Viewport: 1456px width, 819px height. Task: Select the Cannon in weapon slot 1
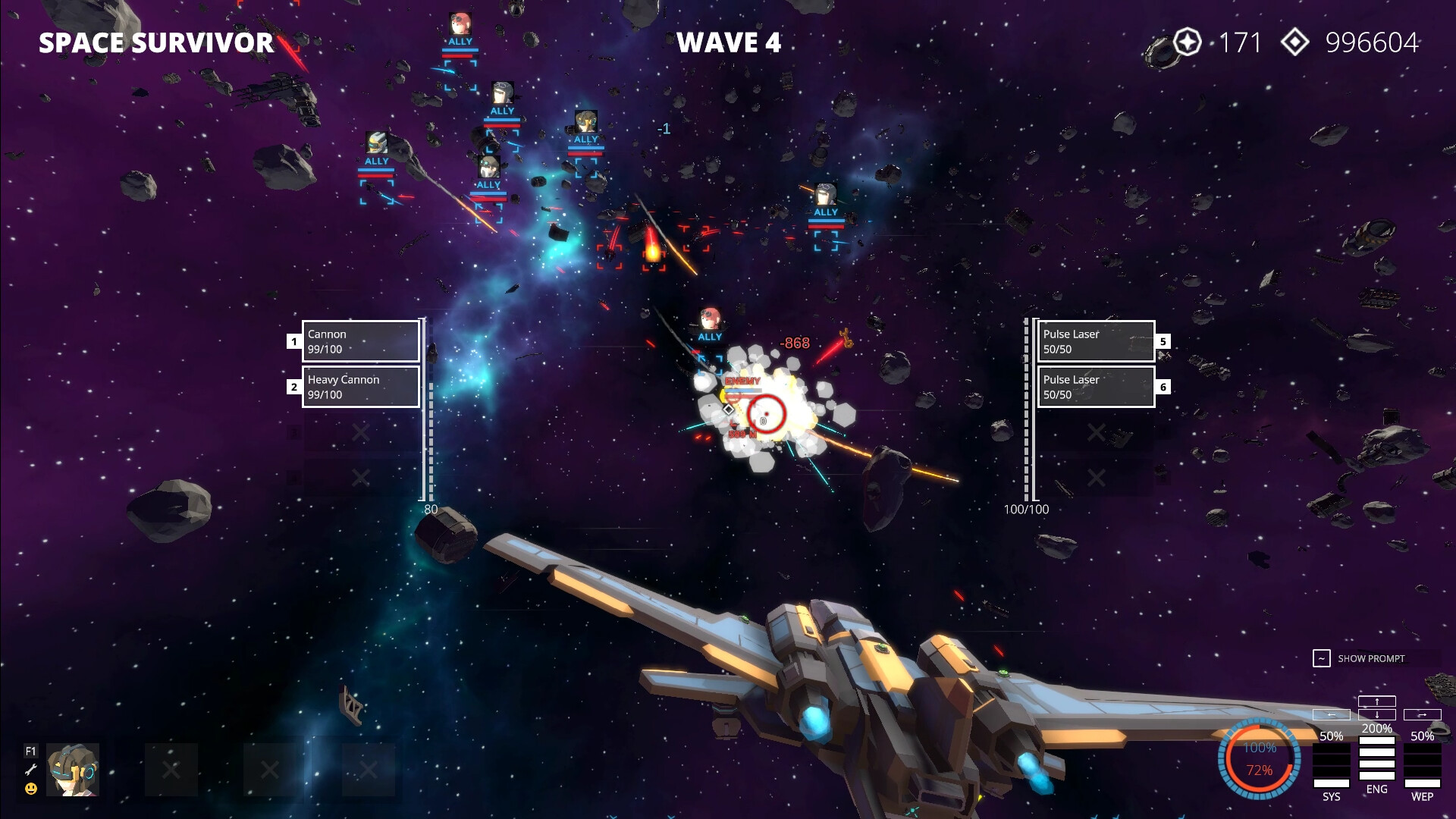coord(360,342)
